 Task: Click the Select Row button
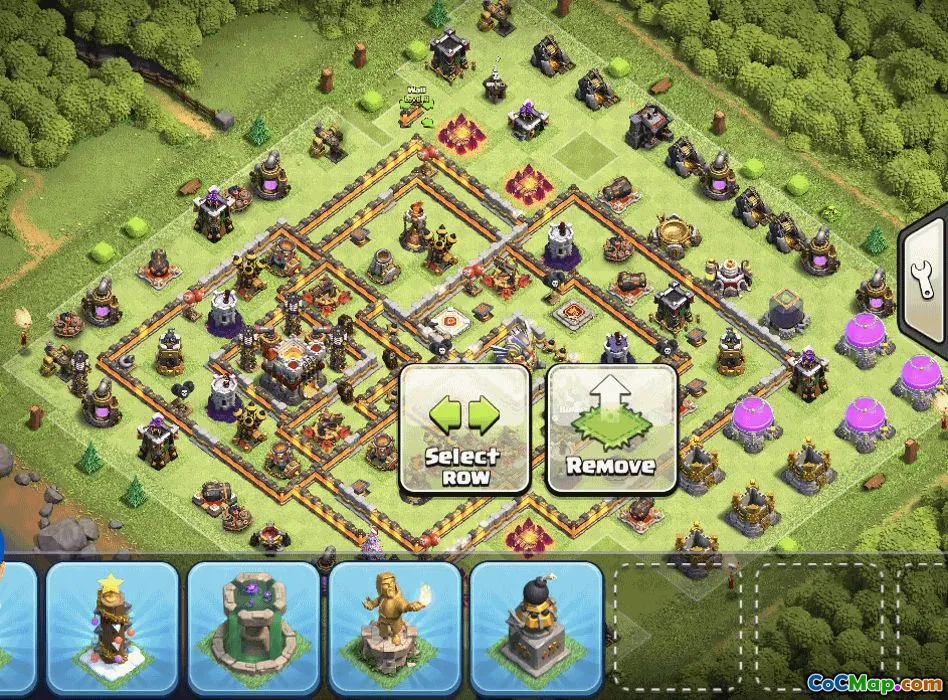click(464, 429)
